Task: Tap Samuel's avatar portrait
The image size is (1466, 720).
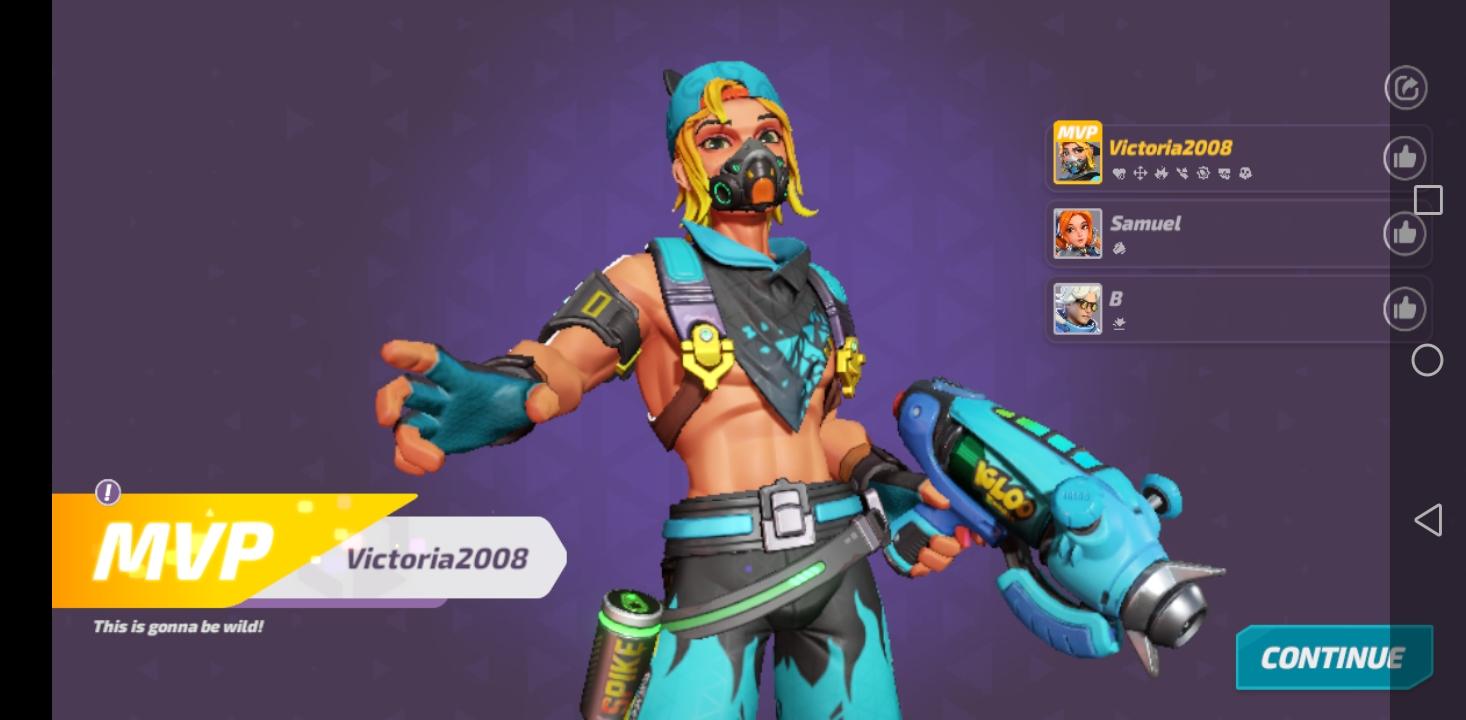Action: pos(1076,232)
